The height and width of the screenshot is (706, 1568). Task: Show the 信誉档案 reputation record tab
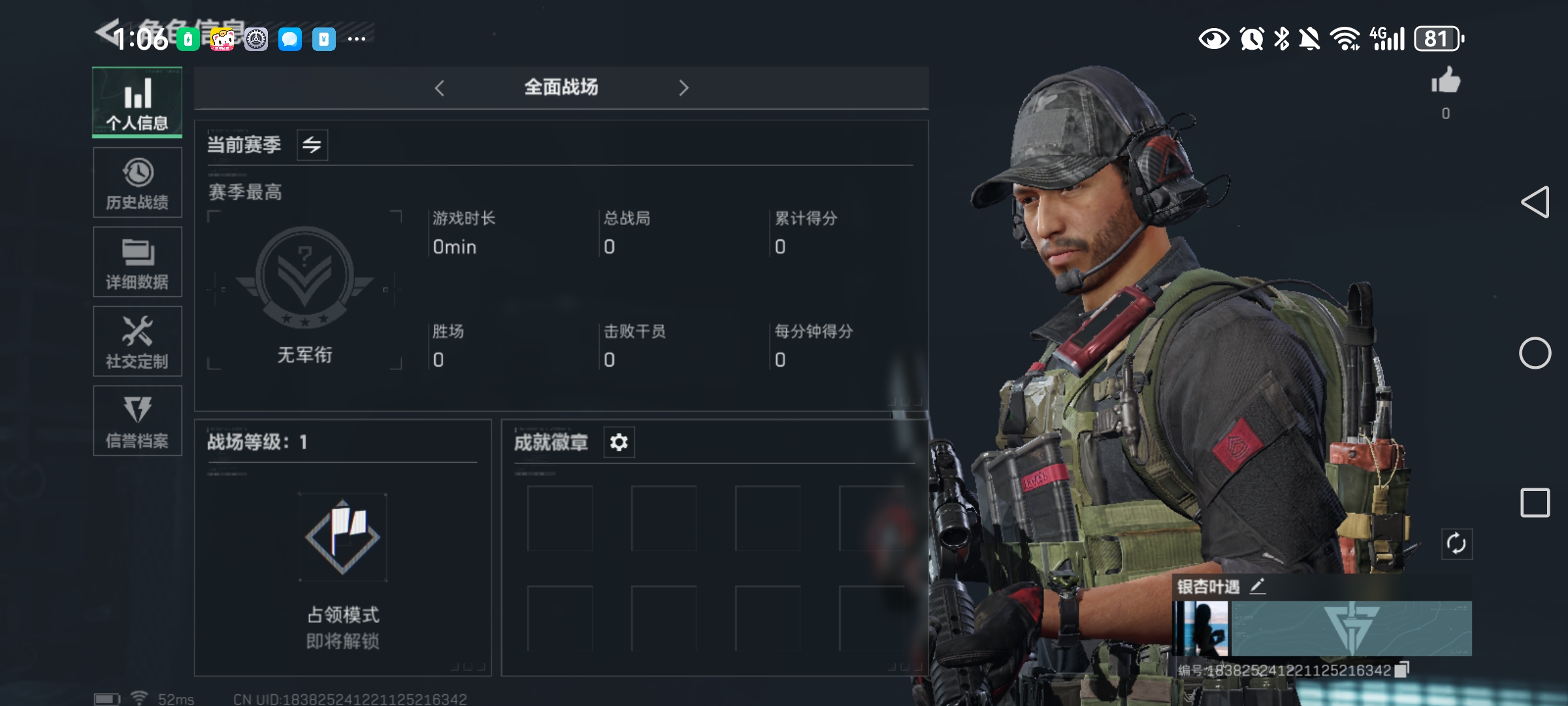click(x=137, y=421)
